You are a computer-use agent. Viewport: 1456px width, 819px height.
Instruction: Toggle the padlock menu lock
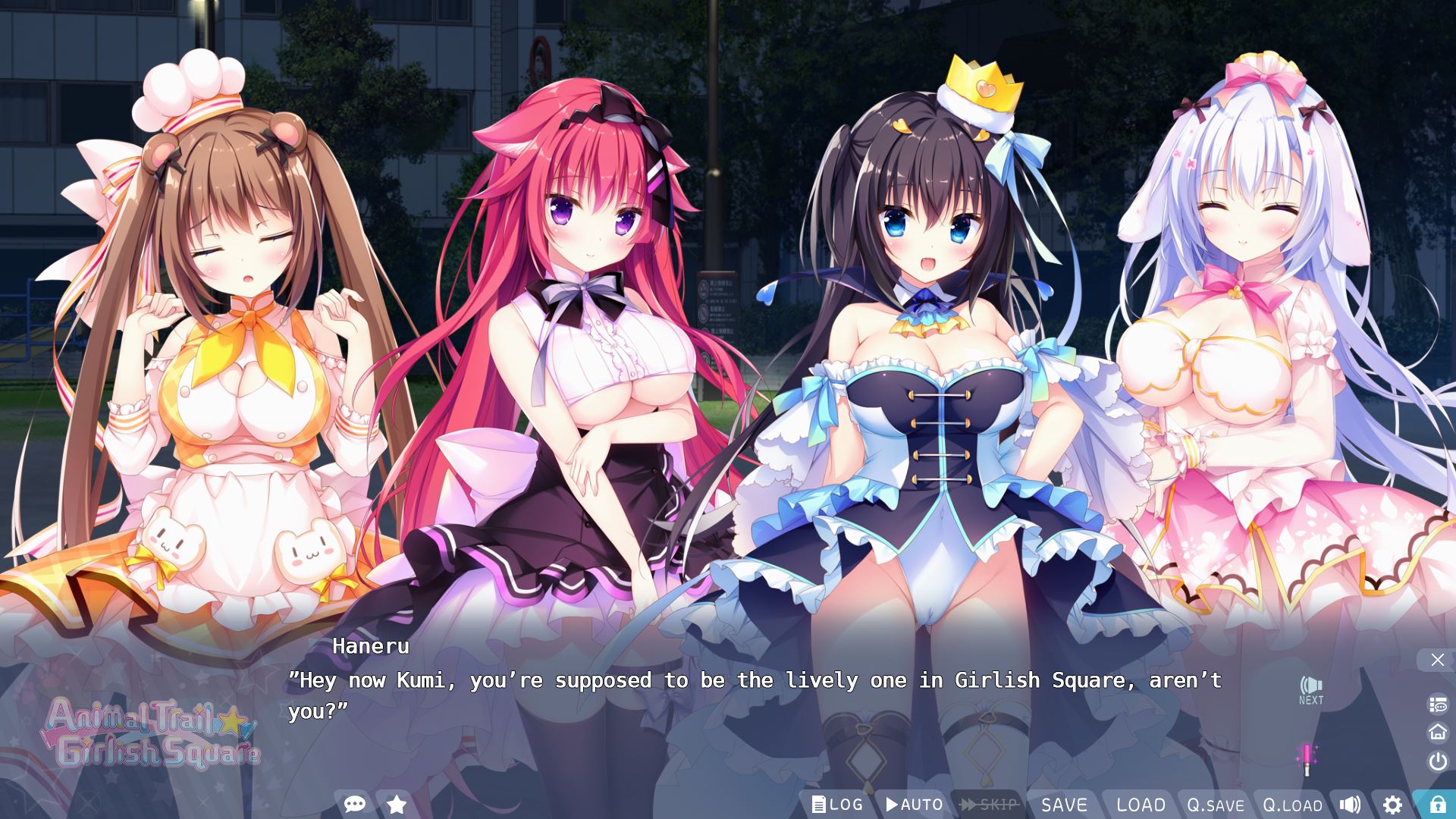click(1437, 805)
